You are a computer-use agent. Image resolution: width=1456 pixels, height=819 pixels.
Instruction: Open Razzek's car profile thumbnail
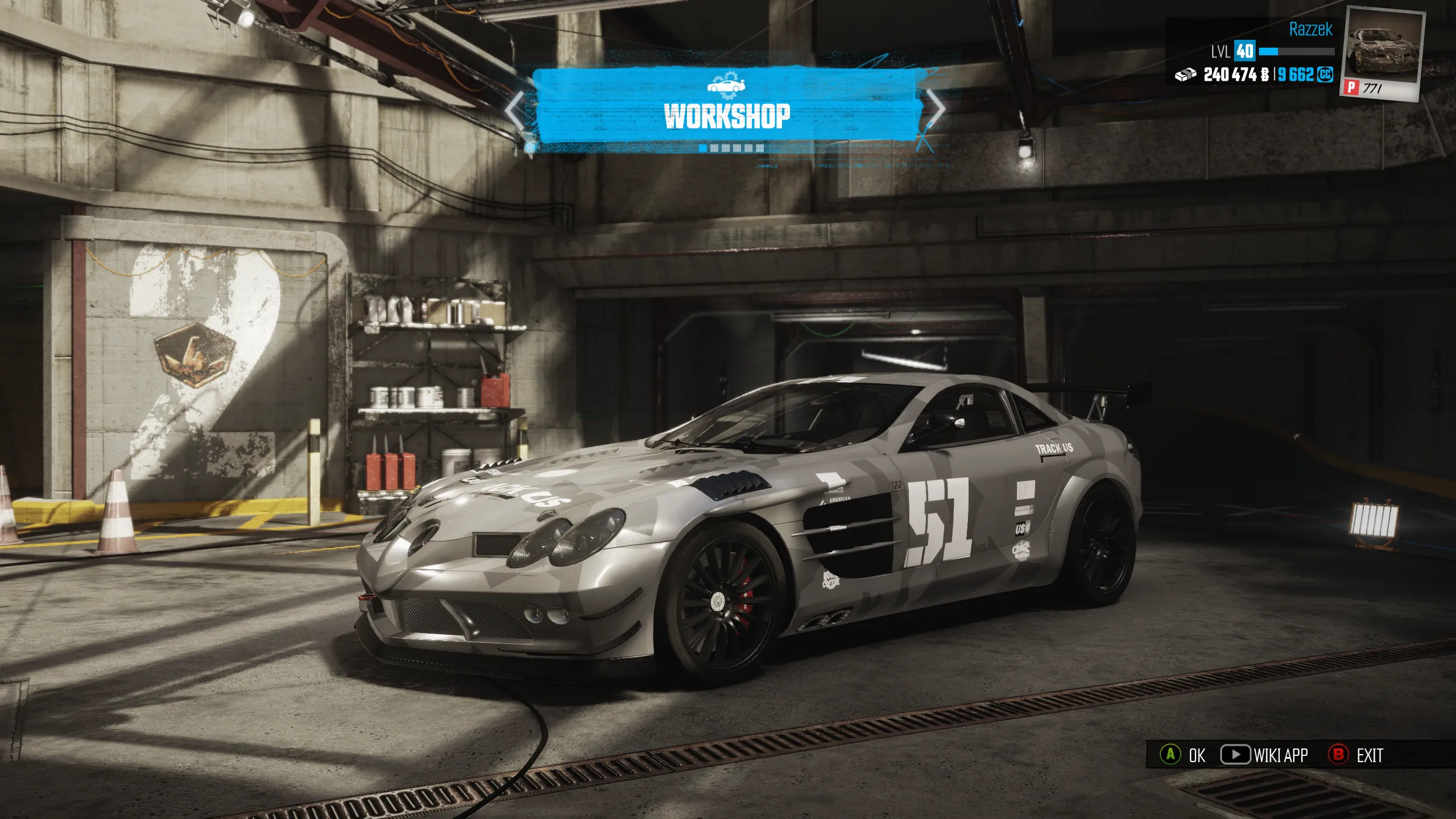[1382, 54]
